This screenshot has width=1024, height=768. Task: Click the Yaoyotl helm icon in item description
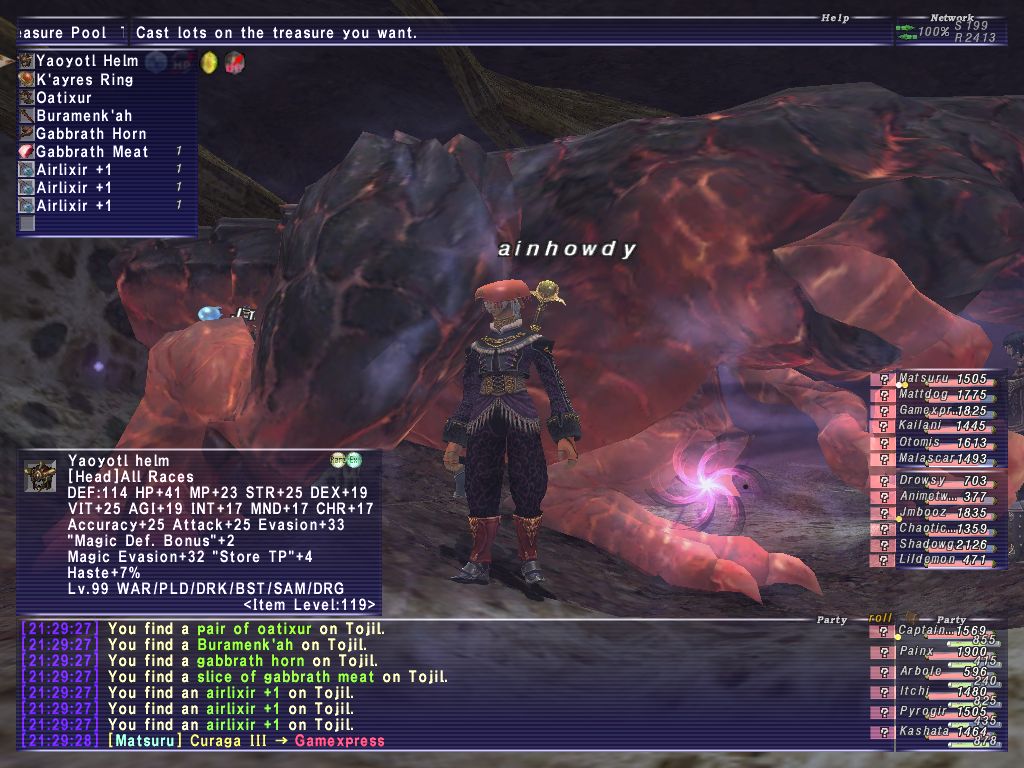(40, 475)
